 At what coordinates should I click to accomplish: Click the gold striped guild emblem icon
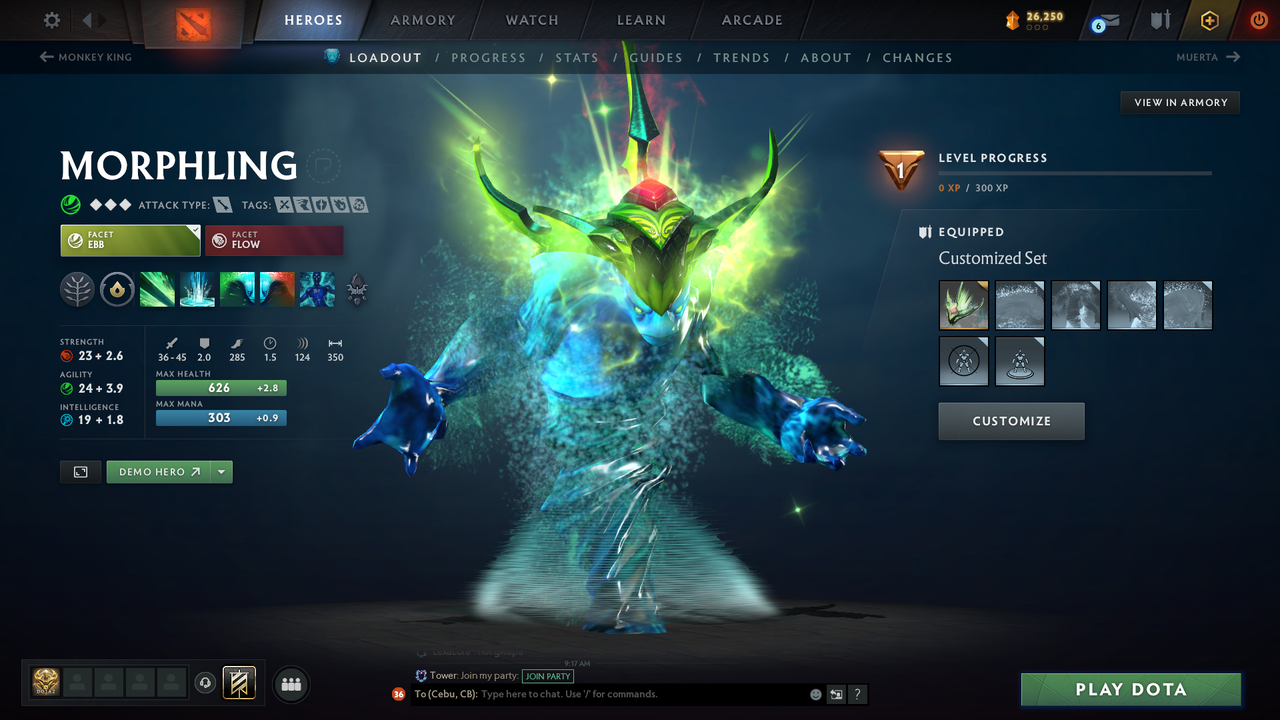coord(240,682)
